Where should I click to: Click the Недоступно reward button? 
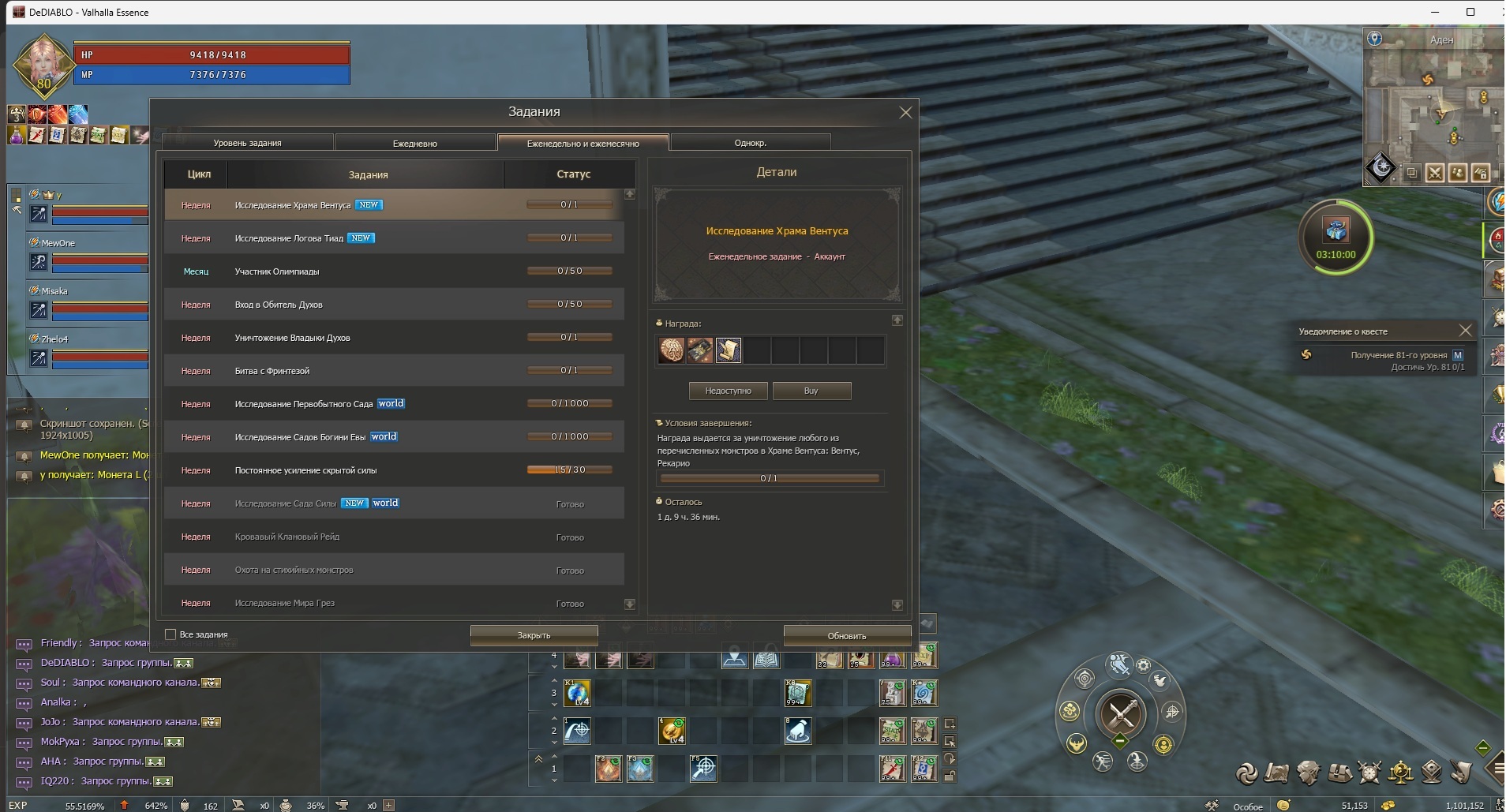pyautogui.click(x=728, y=391)
